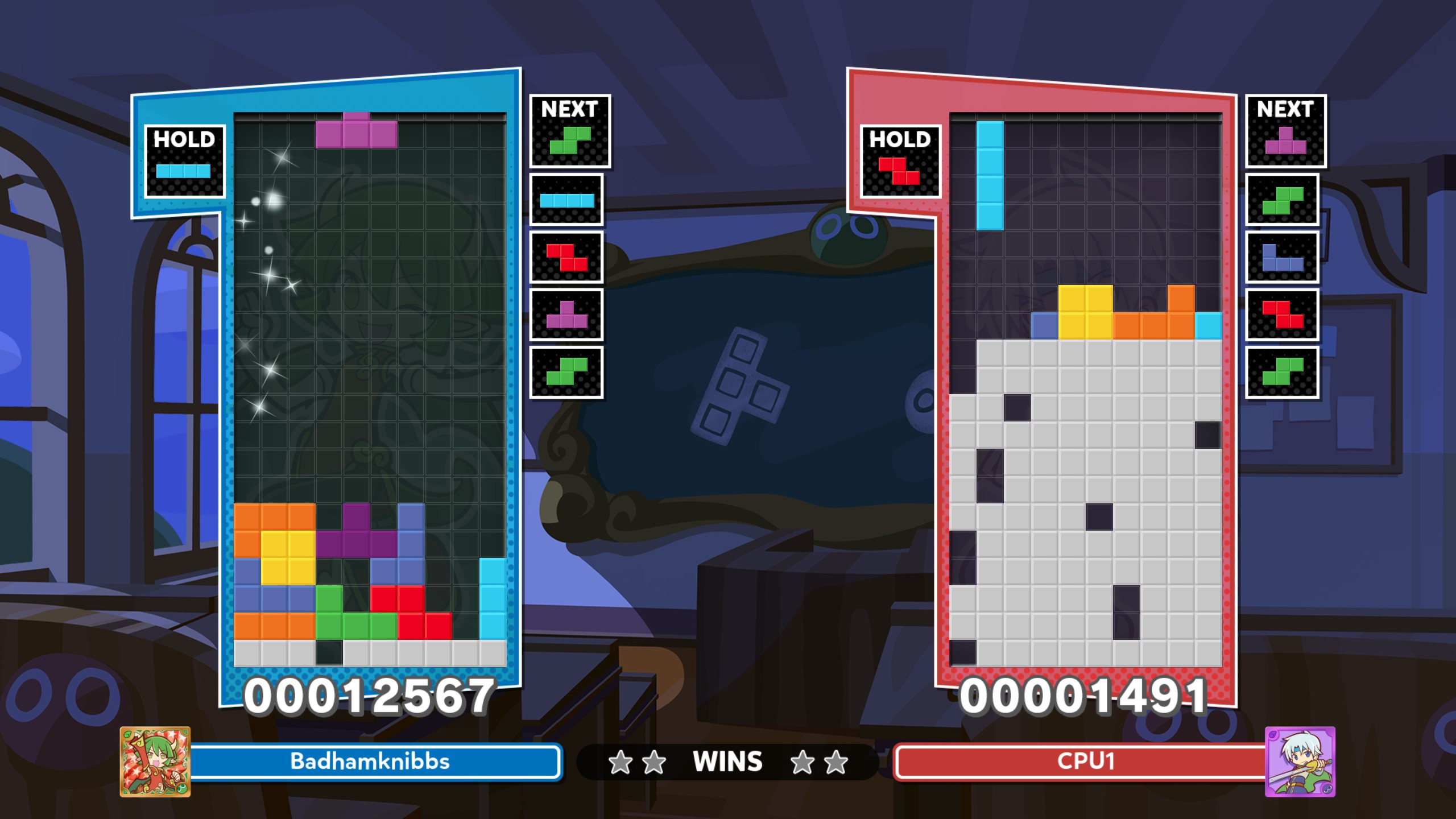This screenshot has width=1456, height=819.
Task: Click the cyan I-piece in the blue HOLD box
Action: click(x=184, y=171)
